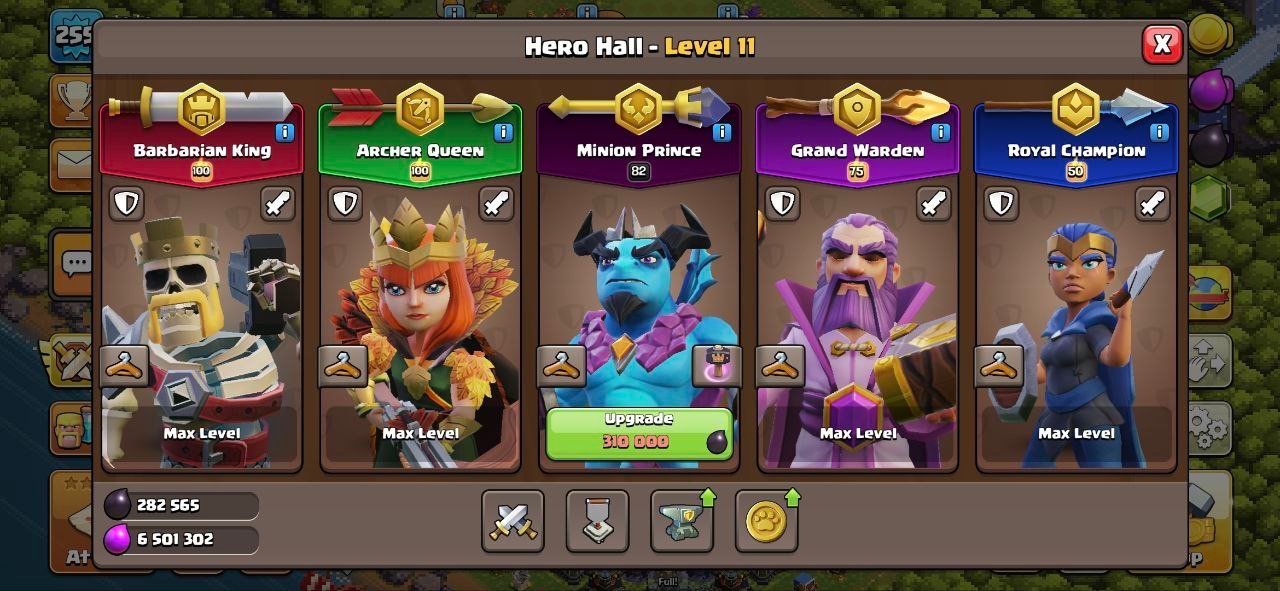Show Grand Warden info

coord(940,132)
